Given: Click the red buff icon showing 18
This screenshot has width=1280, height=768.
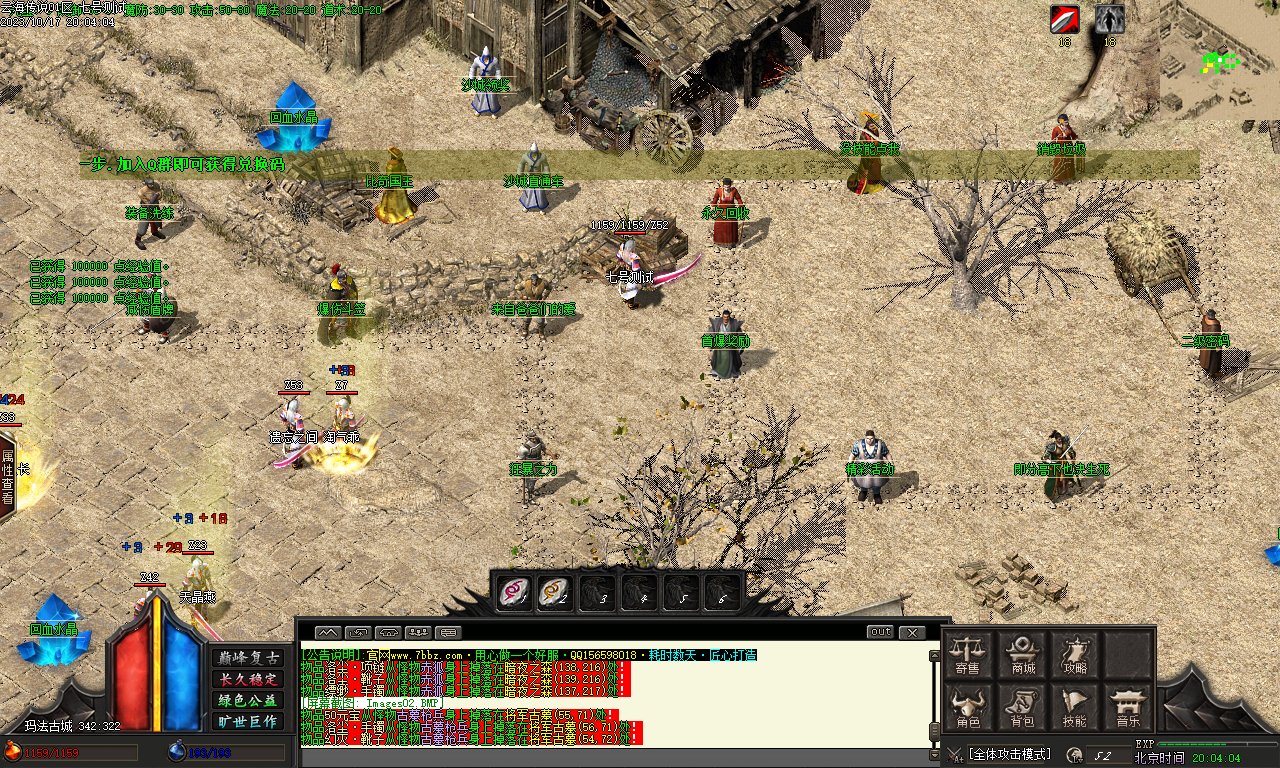Looking at the screenshot, I should (1063, 19).
